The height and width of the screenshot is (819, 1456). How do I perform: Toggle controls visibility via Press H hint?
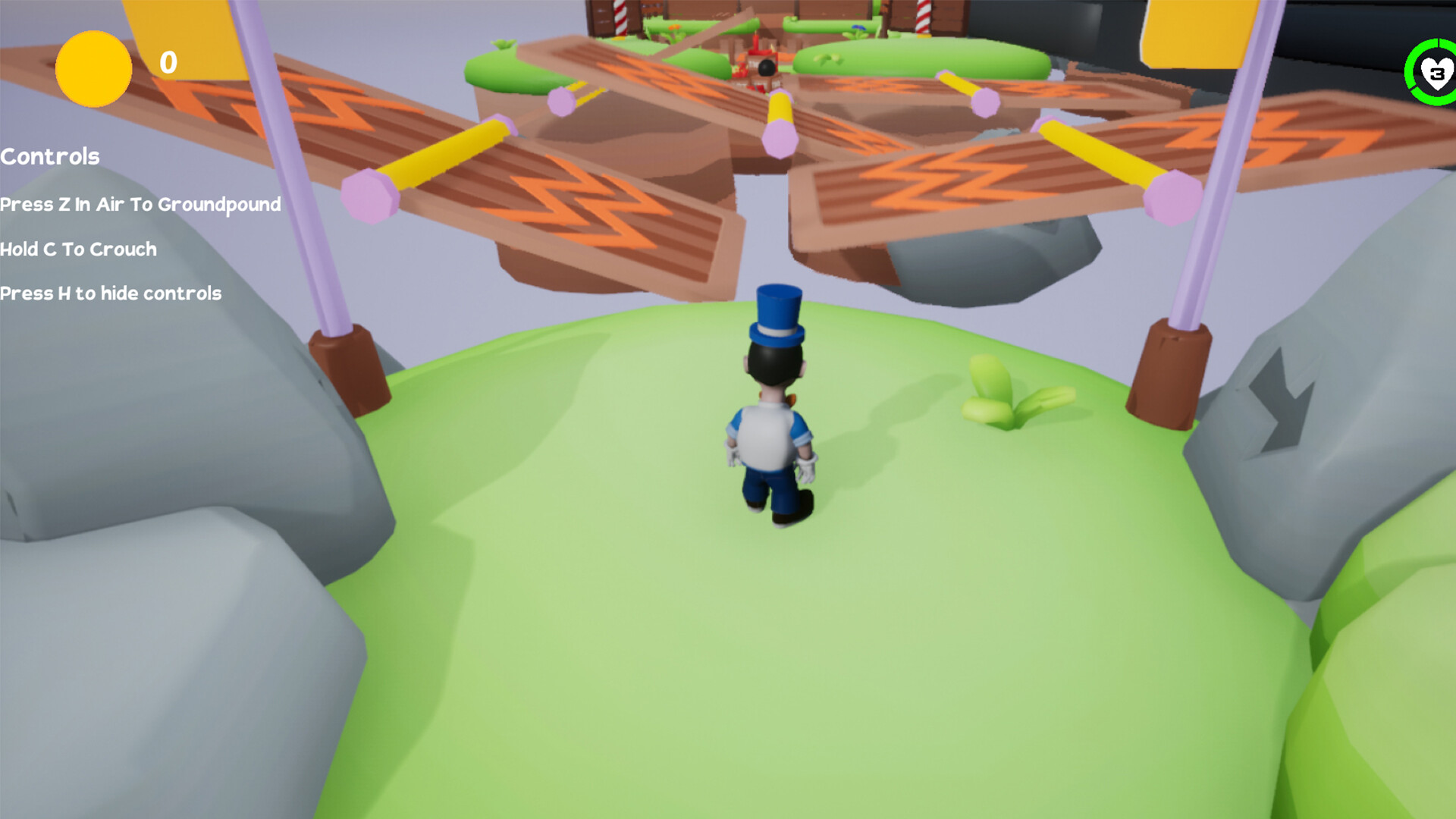[111, 293]
